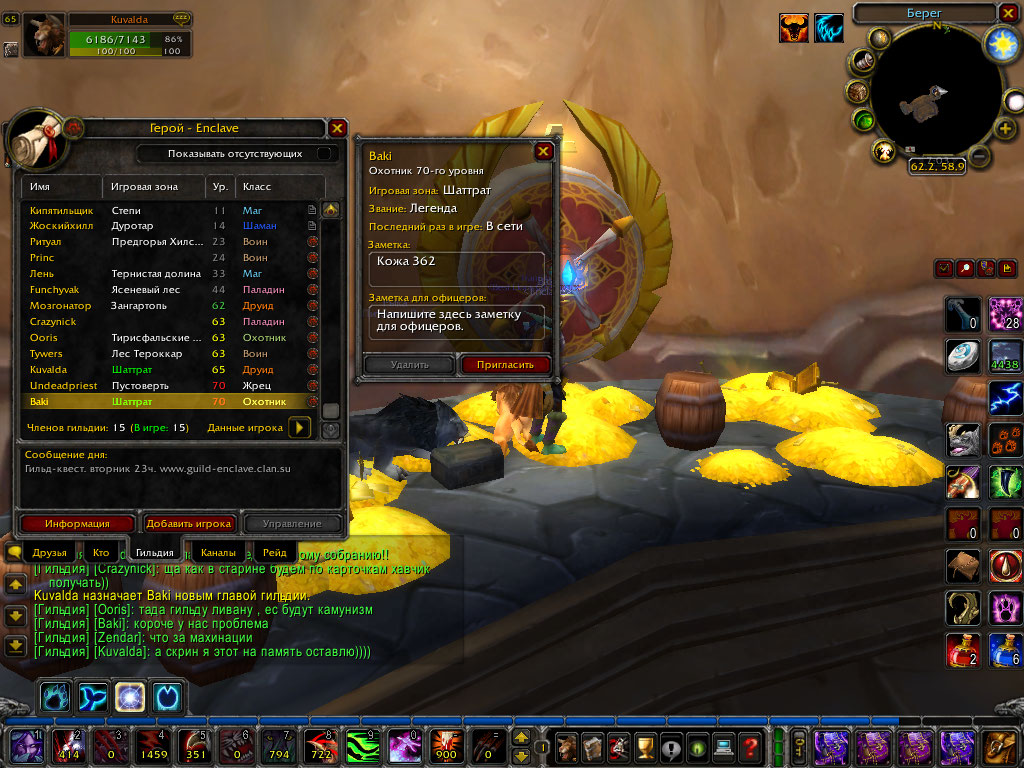Open the Рейд tab
The image size is (1024, 768).
pyautogui.click(x=275, y=552)
